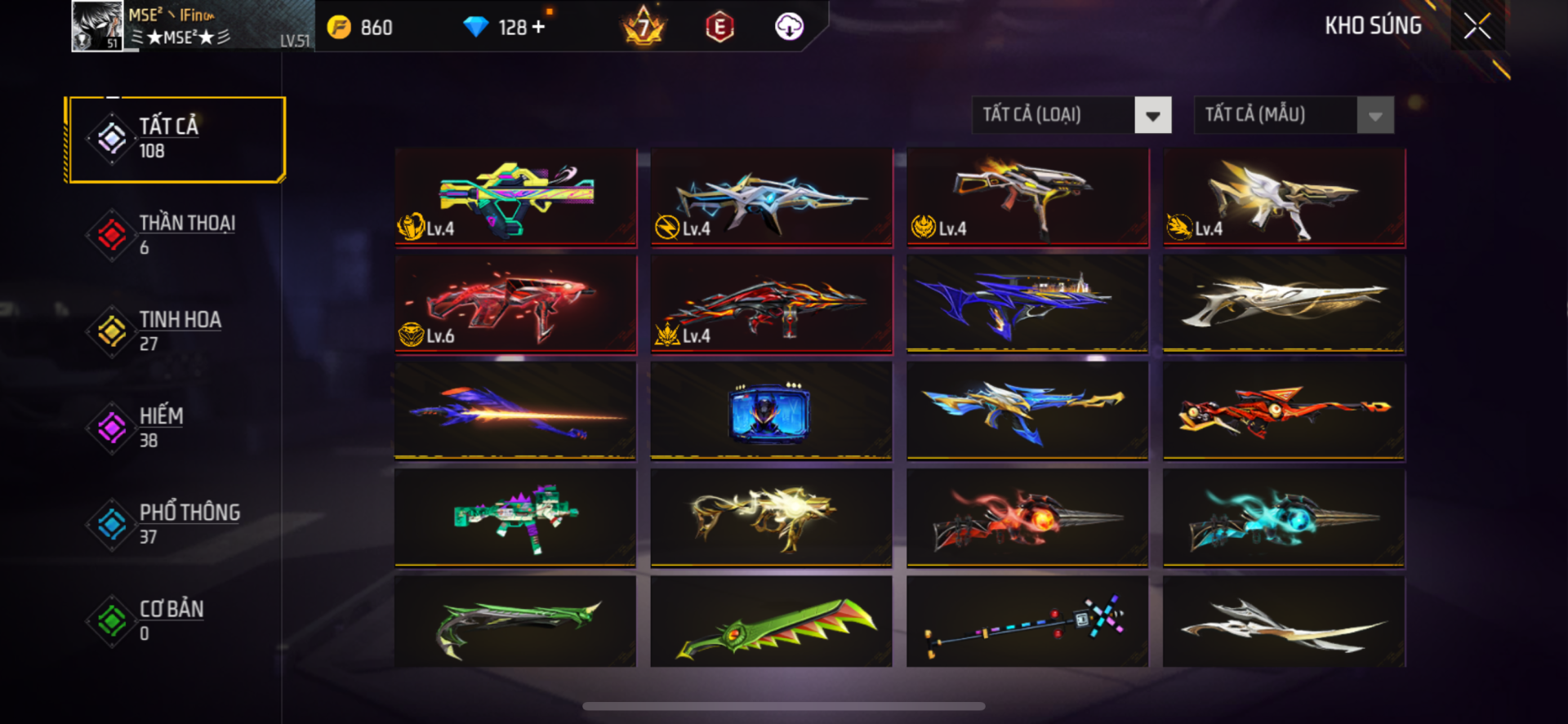Image resolution: width=1568 pixels, height=724 pixels.
Task: Pick the red Lv.6 gun skin
Action: pyautogui.click(x=515, y=304)
